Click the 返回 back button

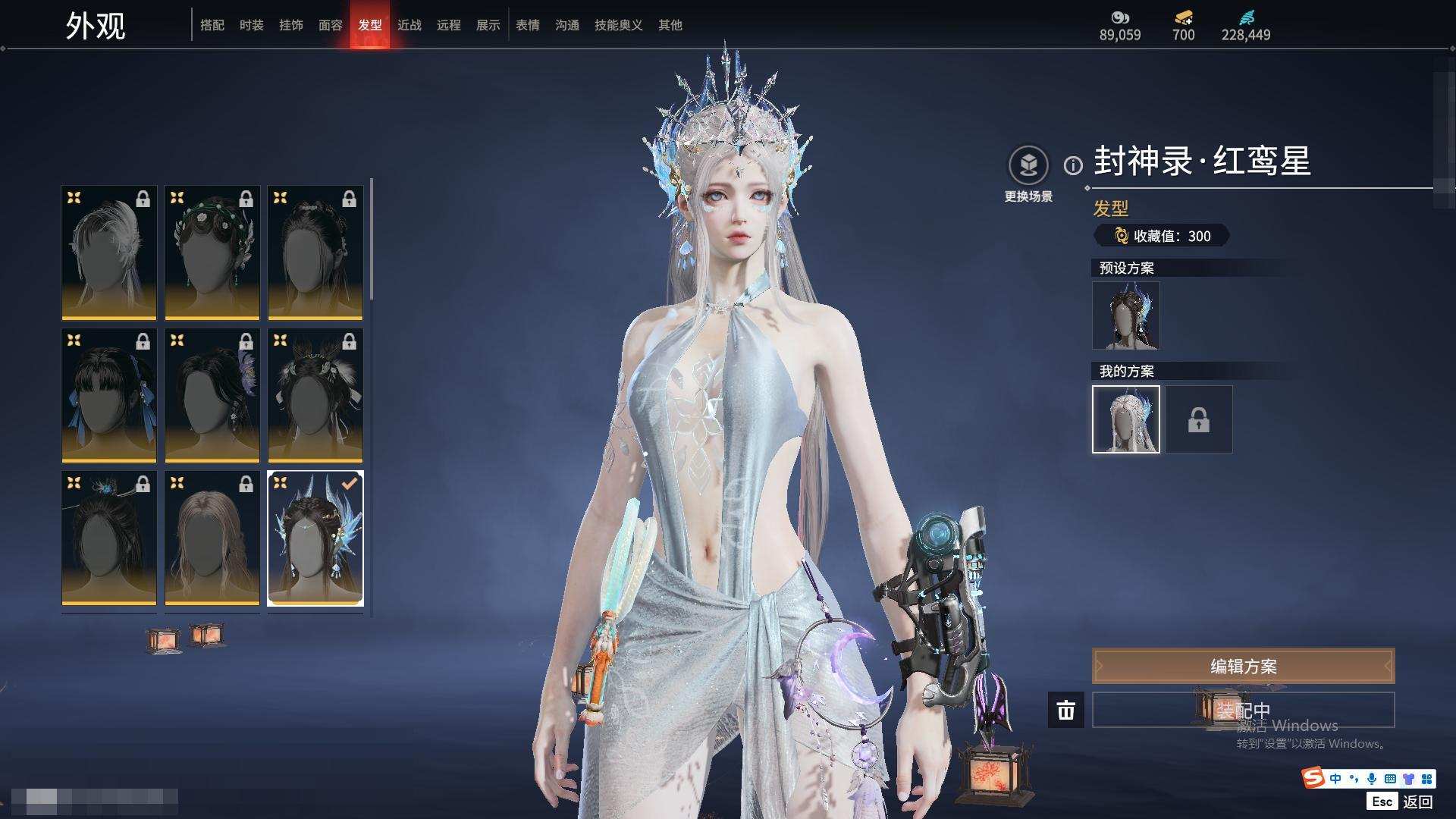point(1417,802)
